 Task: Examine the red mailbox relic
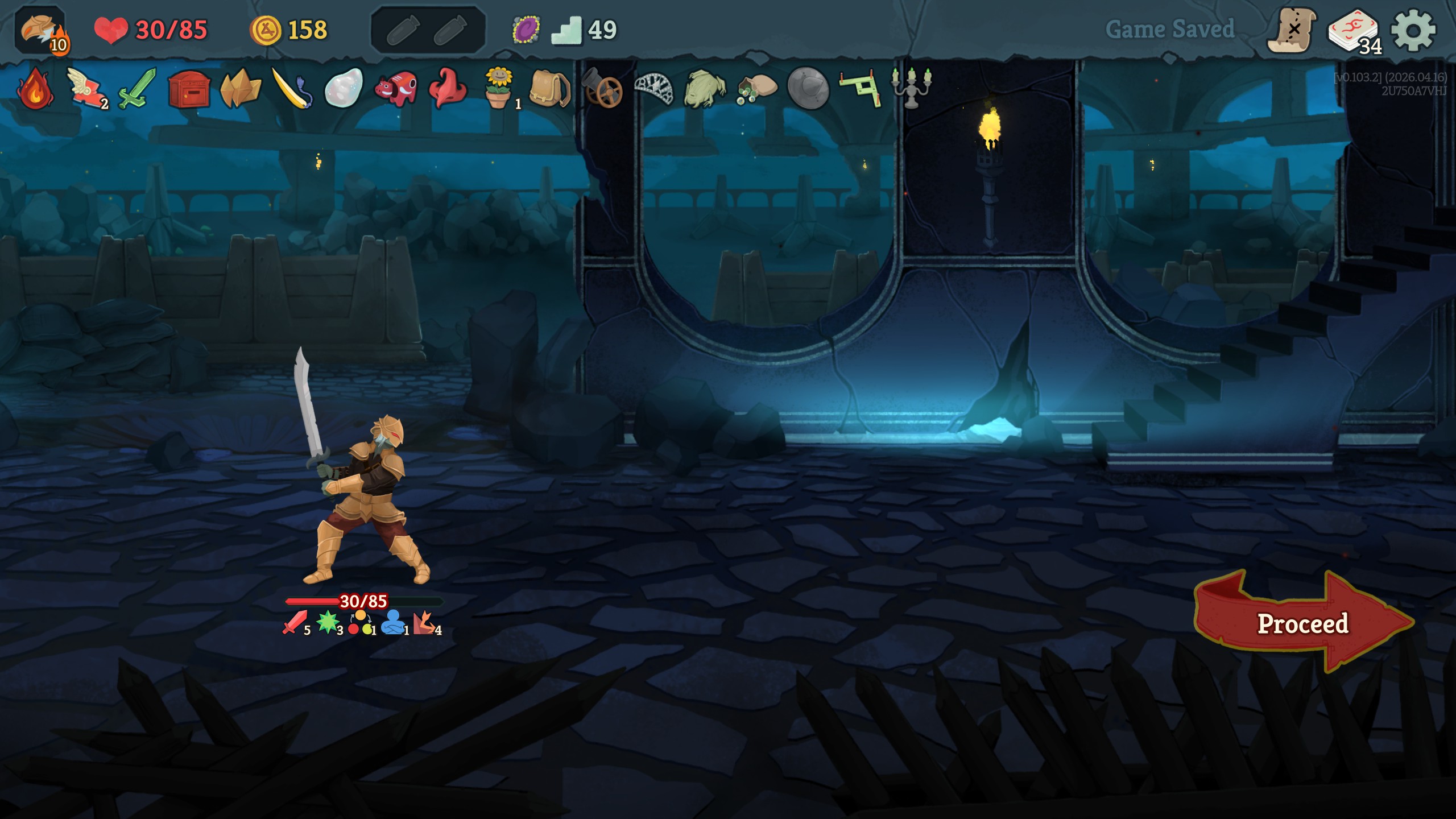189,89
